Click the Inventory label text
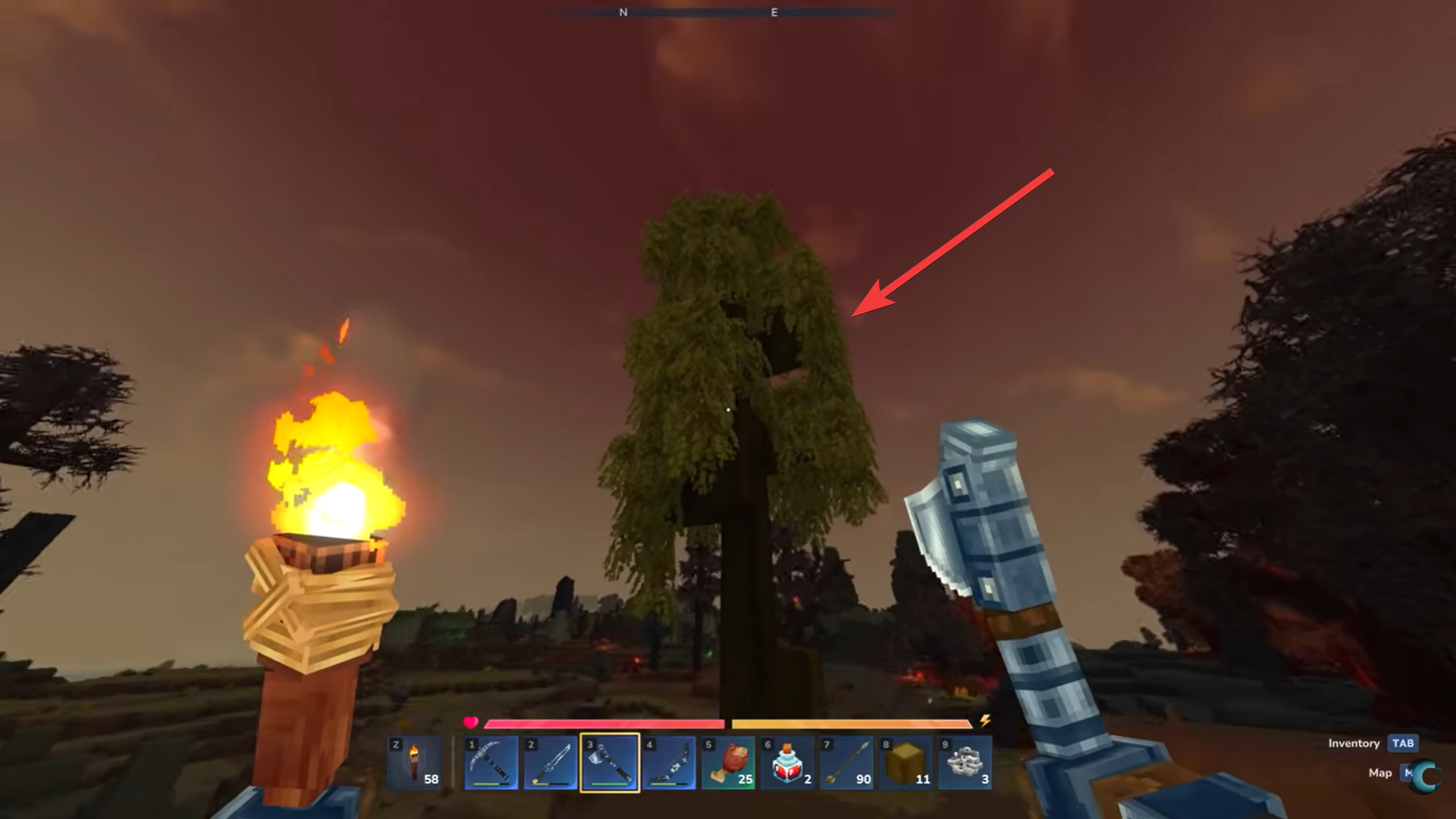 tap(1354, 744)
